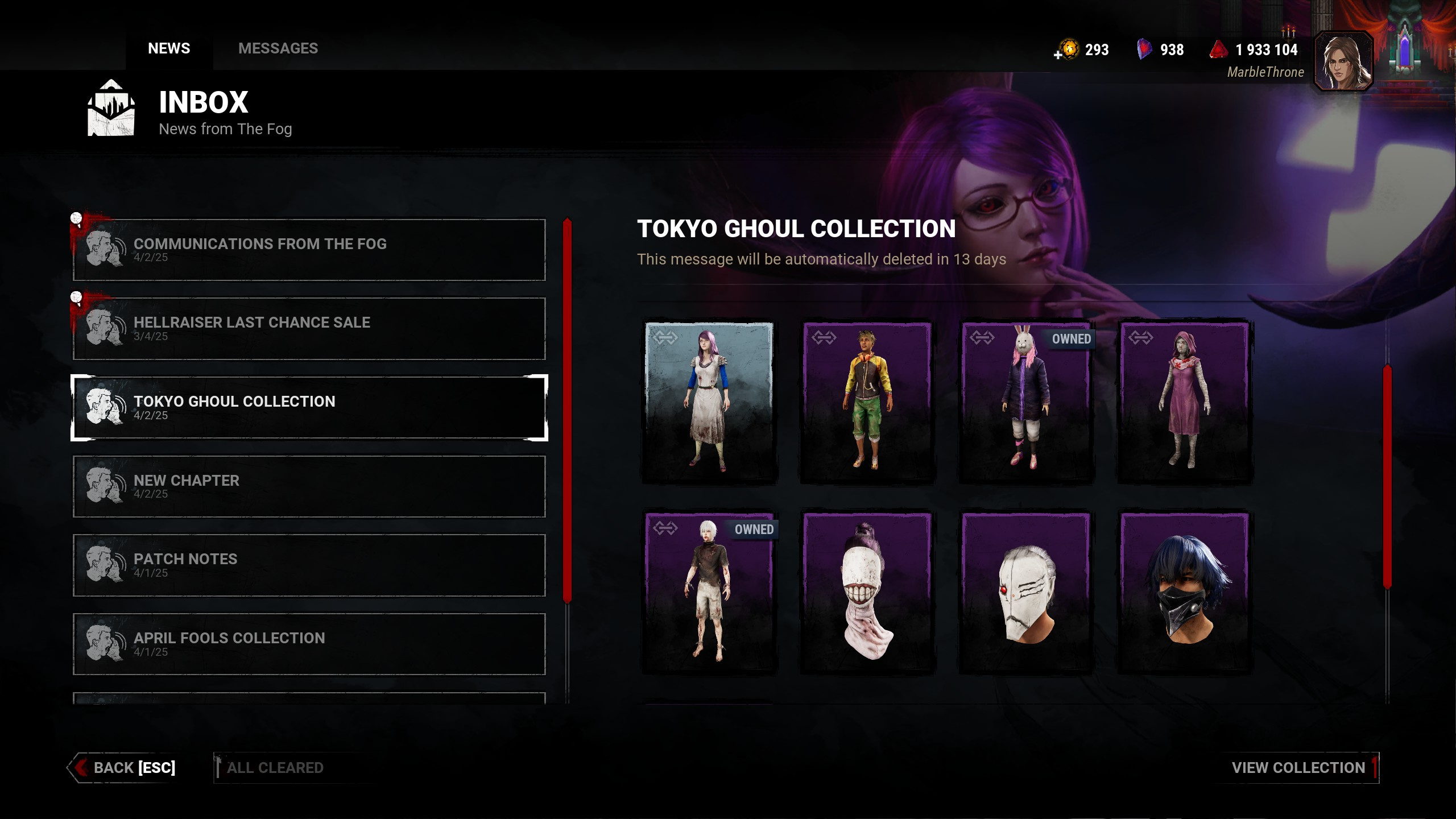
Task: Open the MarbleThrone player profile portrait
Action: pos(1343,61)
